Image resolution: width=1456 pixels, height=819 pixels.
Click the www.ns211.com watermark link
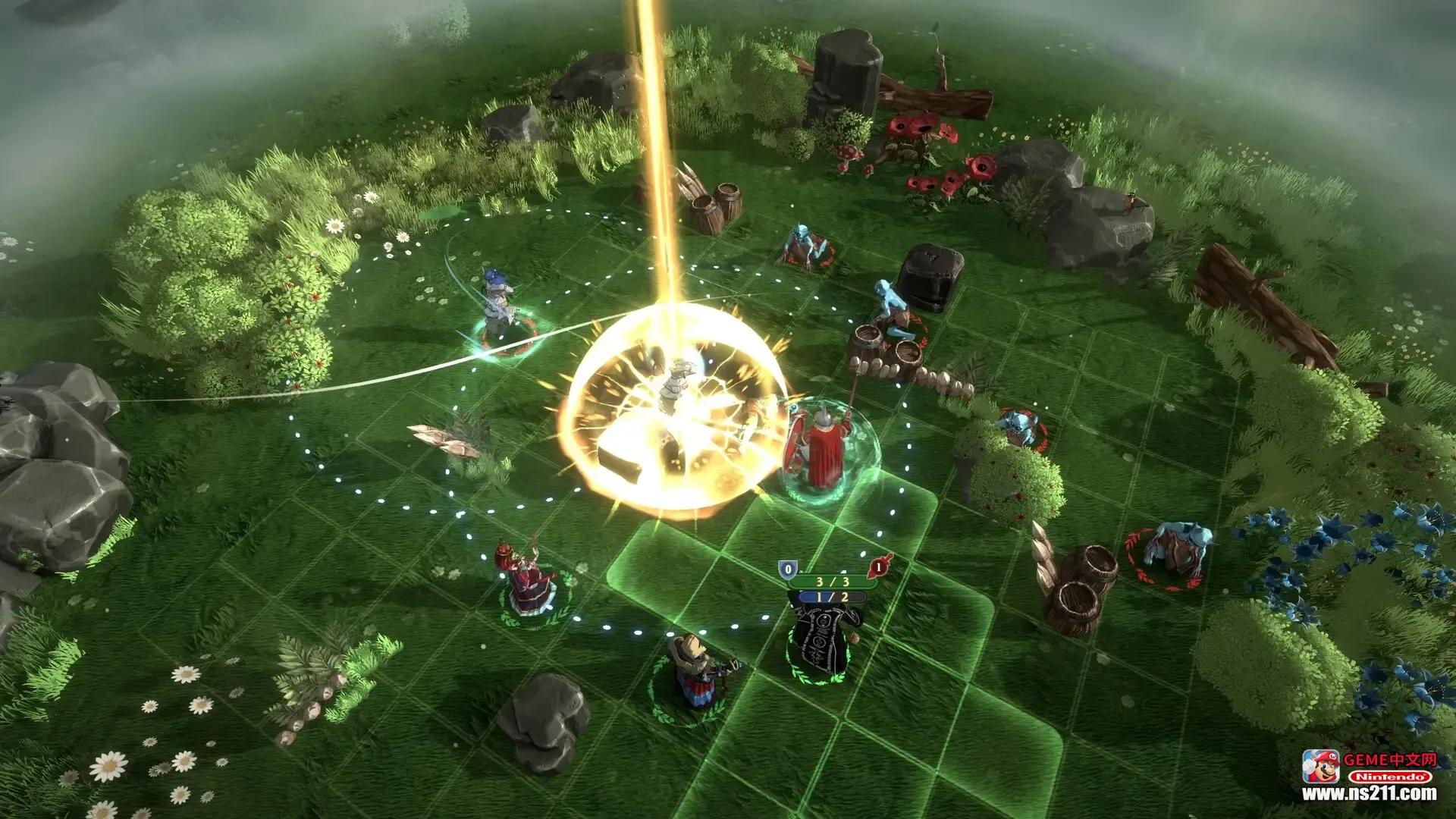click(x=1369, y=793)
